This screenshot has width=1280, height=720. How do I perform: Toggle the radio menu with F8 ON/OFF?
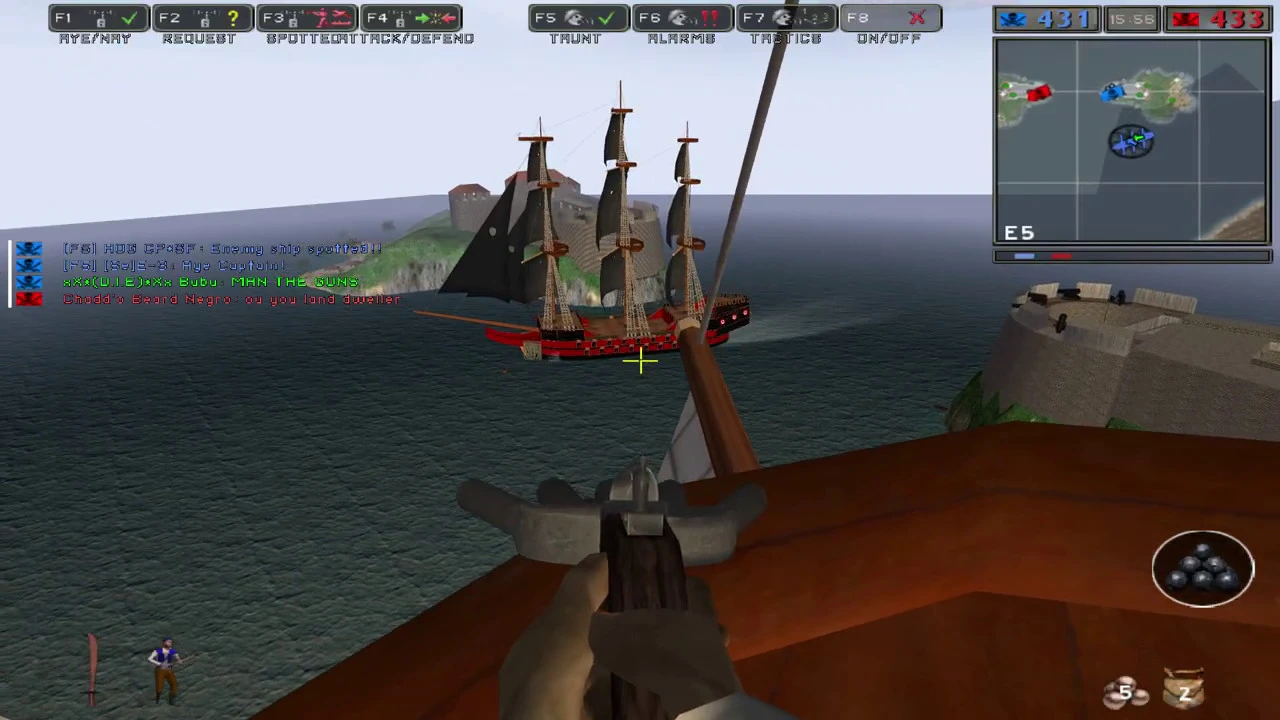click(888, 17)
